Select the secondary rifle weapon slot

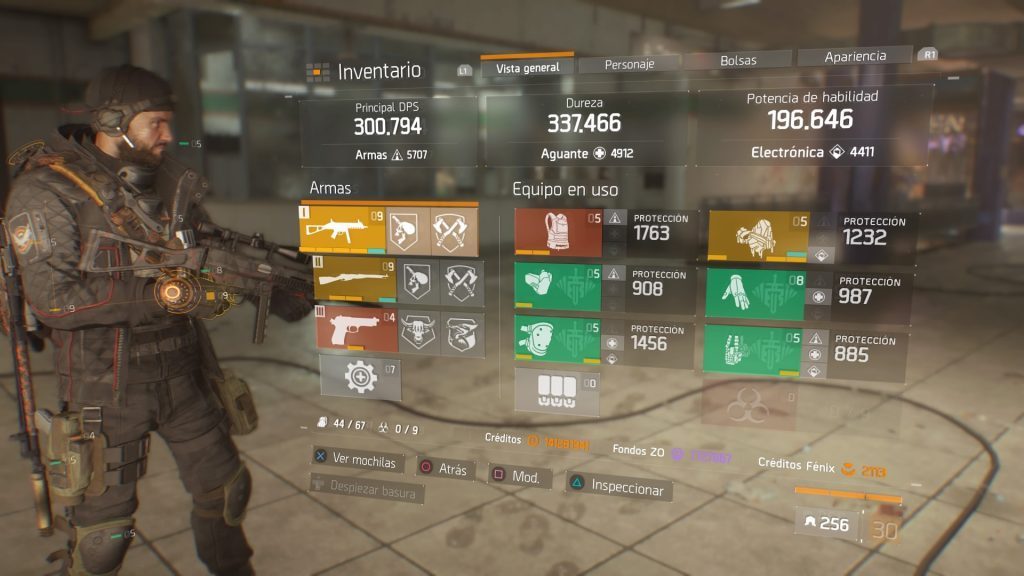pos(355,281)
